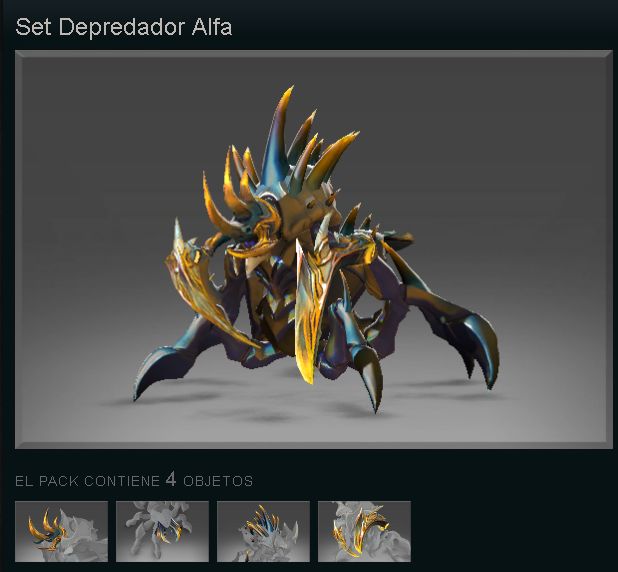Viewport: 618px width, 572px height.
Task: Select the golden head horns item thumbnail
Action: point(62,531)
